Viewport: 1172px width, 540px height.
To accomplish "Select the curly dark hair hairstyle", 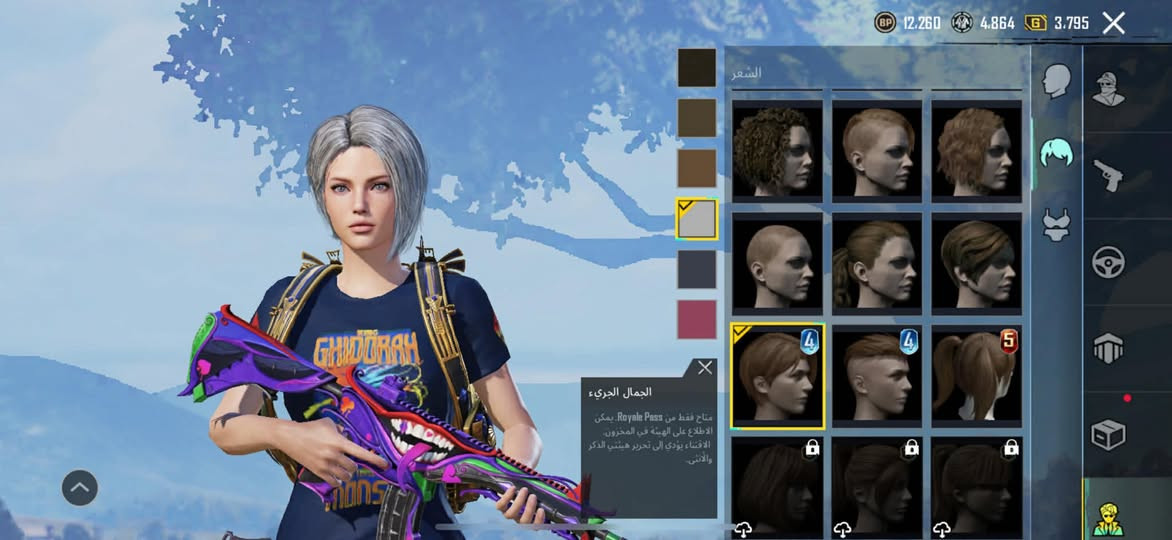I will [777, 149].
